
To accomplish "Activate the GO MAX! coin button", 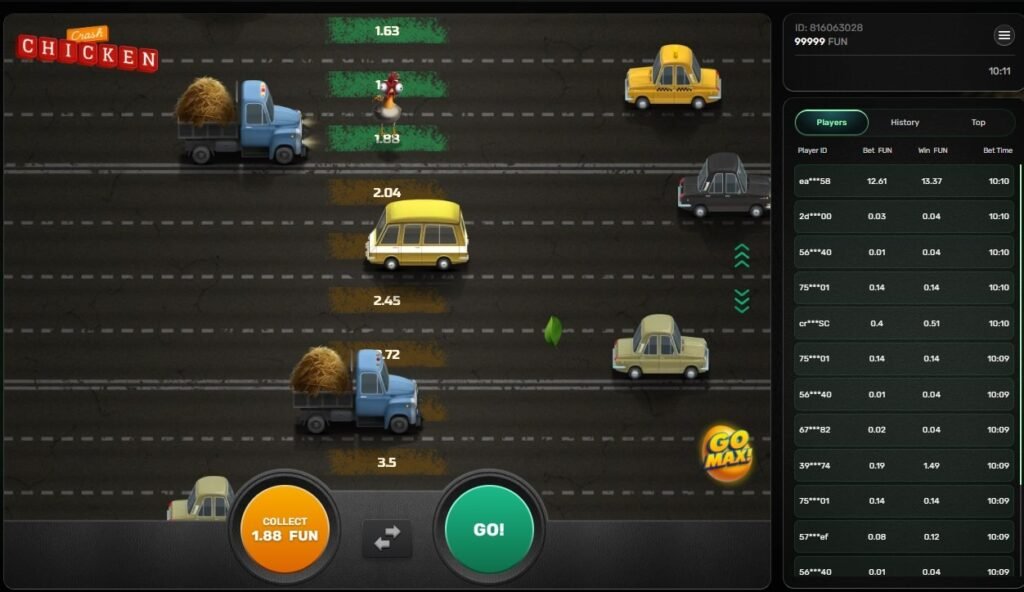I will (727, 453).
